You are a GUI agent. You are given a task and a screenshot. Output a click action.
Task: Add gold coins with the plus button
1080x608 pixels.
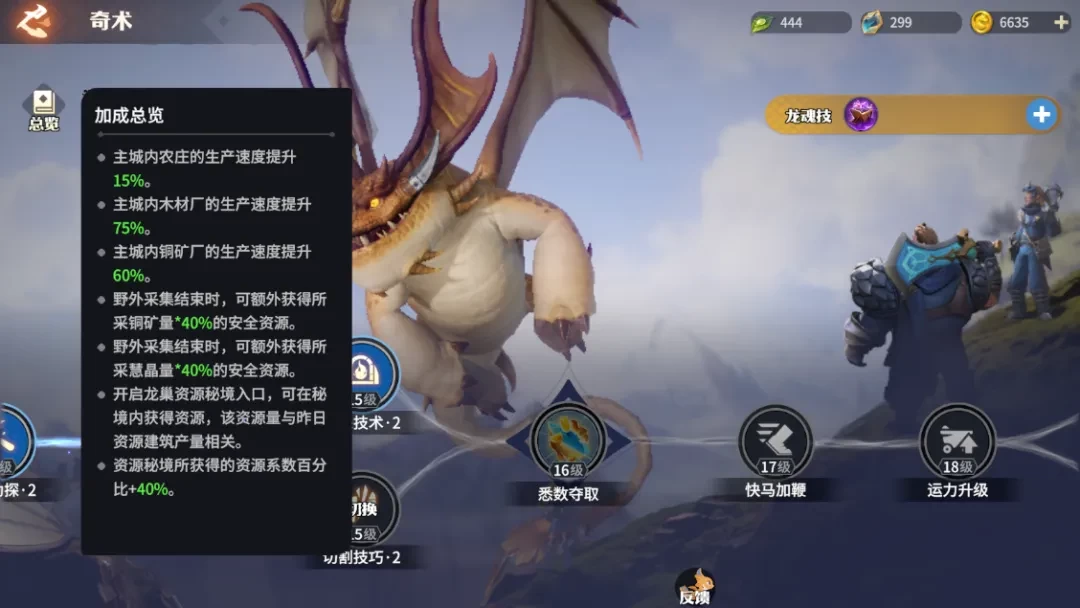click(x=1060, y=22)
